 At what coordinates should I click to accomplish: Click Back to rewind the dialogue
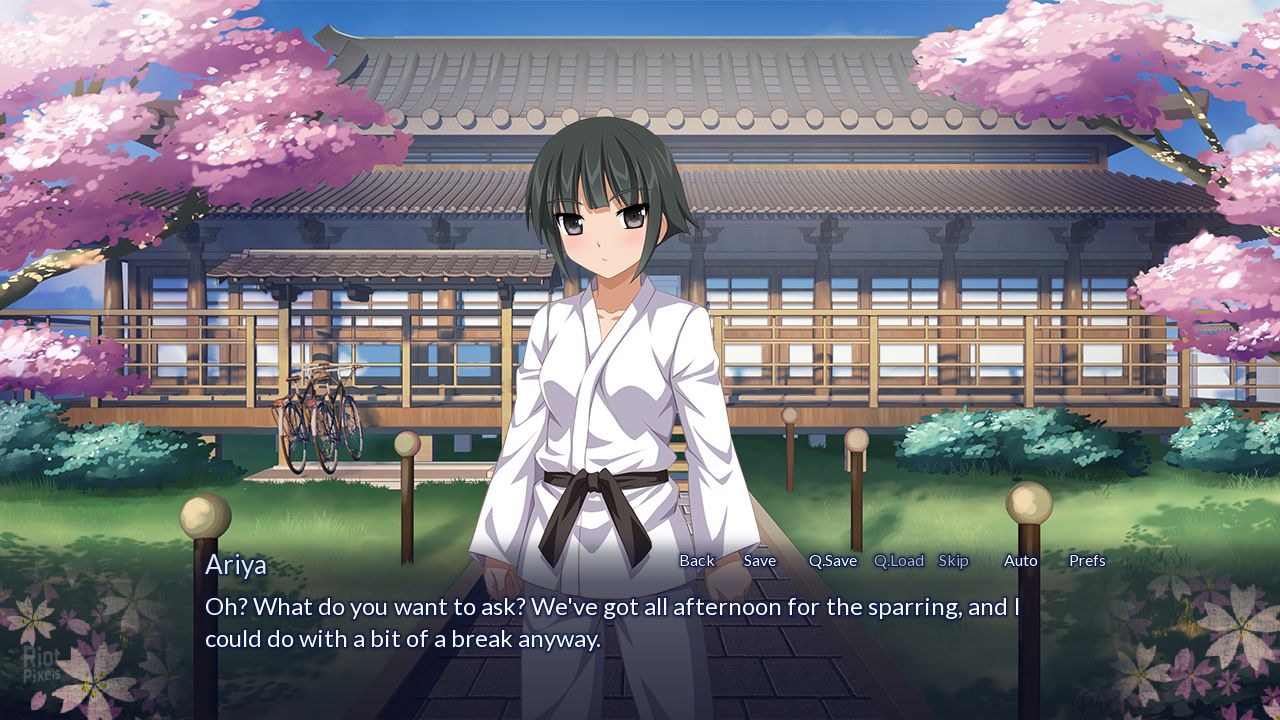696,561
